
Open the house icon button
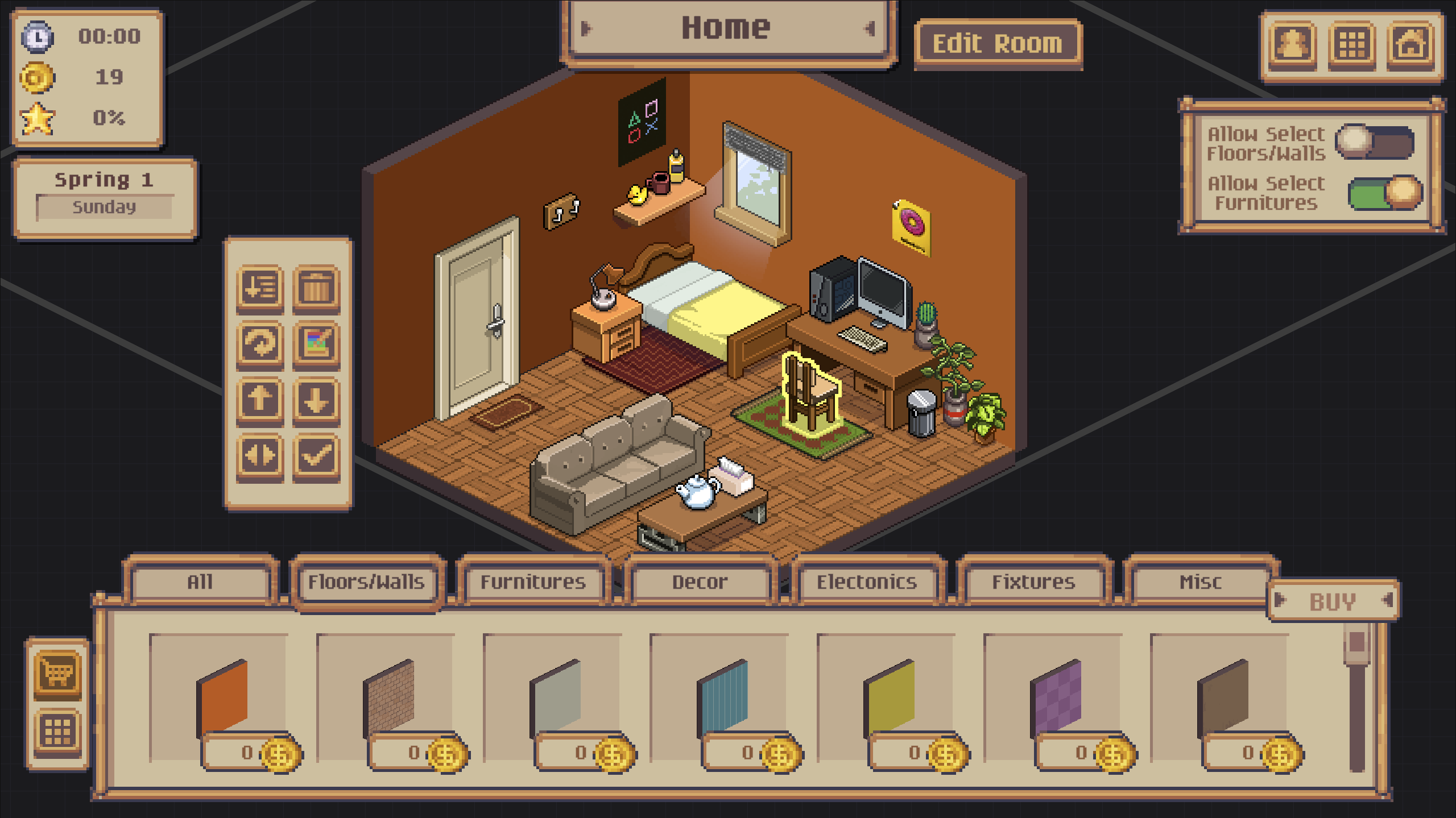tap(1410, 45)
